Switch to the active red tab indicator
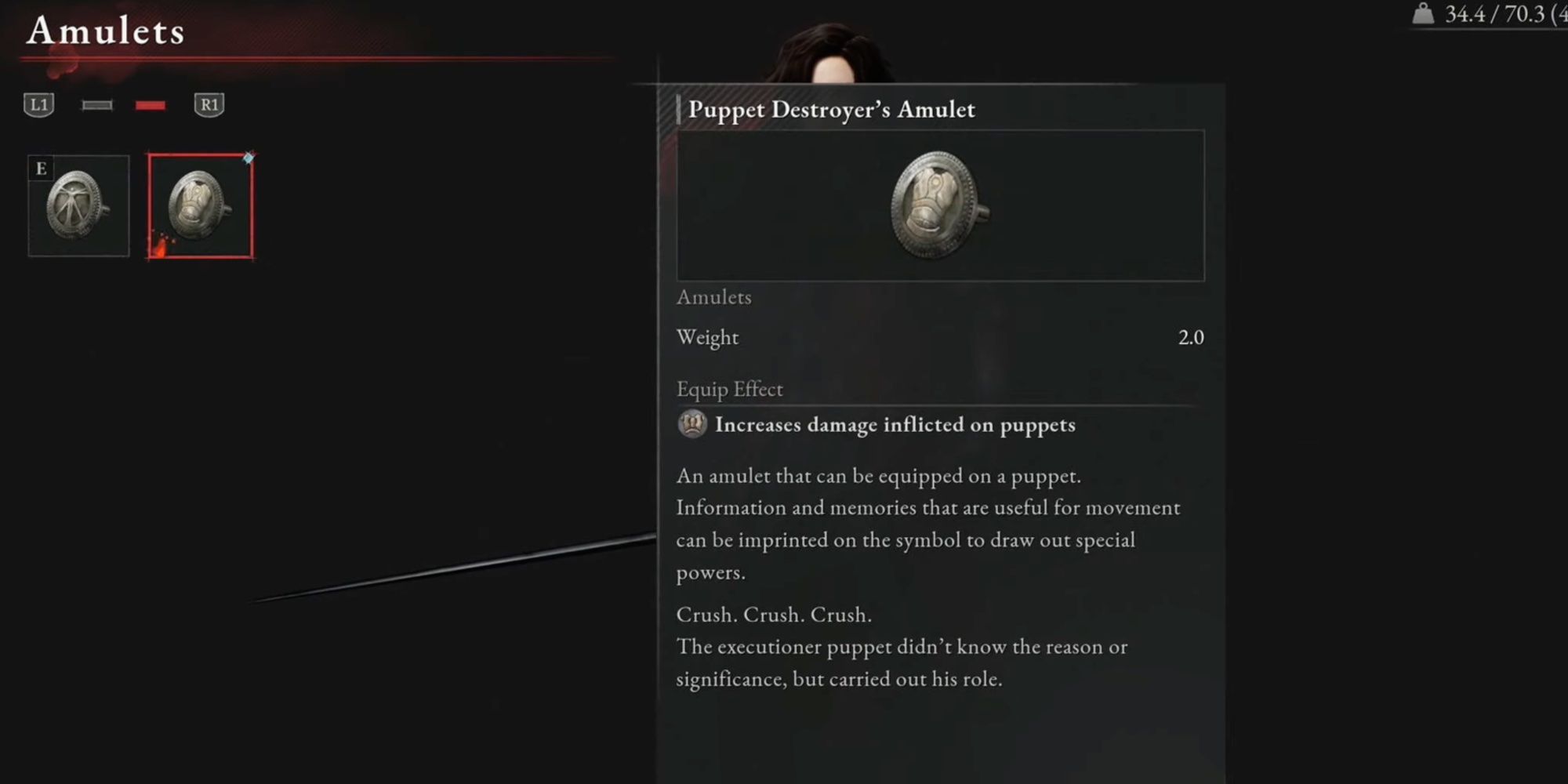 (151, 105)
